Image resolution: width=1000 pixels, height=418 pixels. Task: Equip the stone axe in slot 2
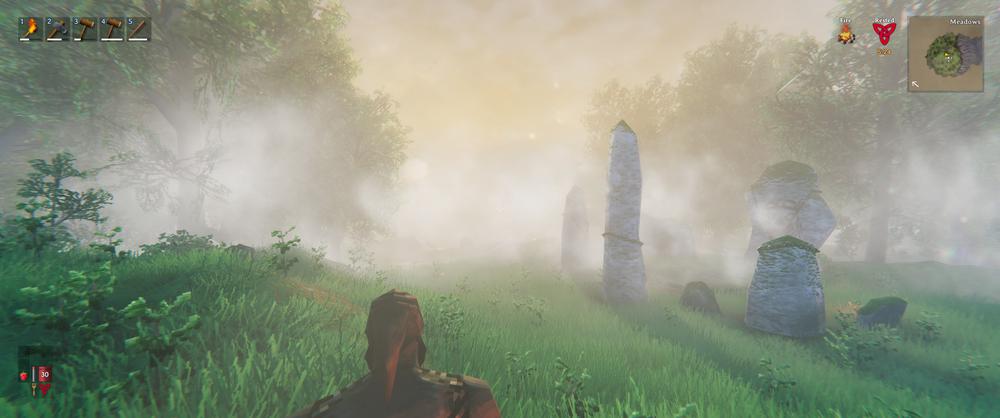[57, 28]
